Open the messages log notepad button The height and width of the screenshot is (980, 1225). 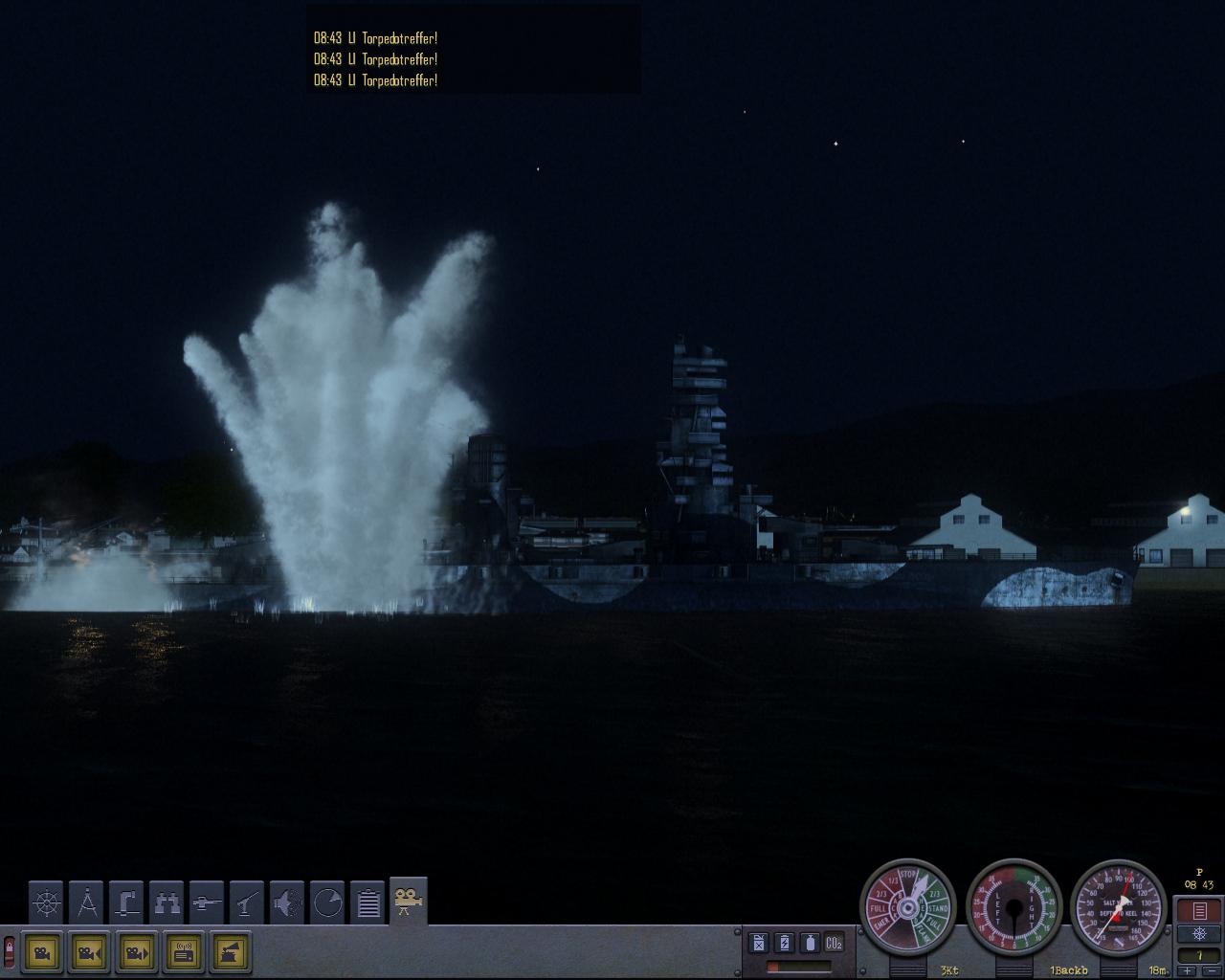point(1199,910)
